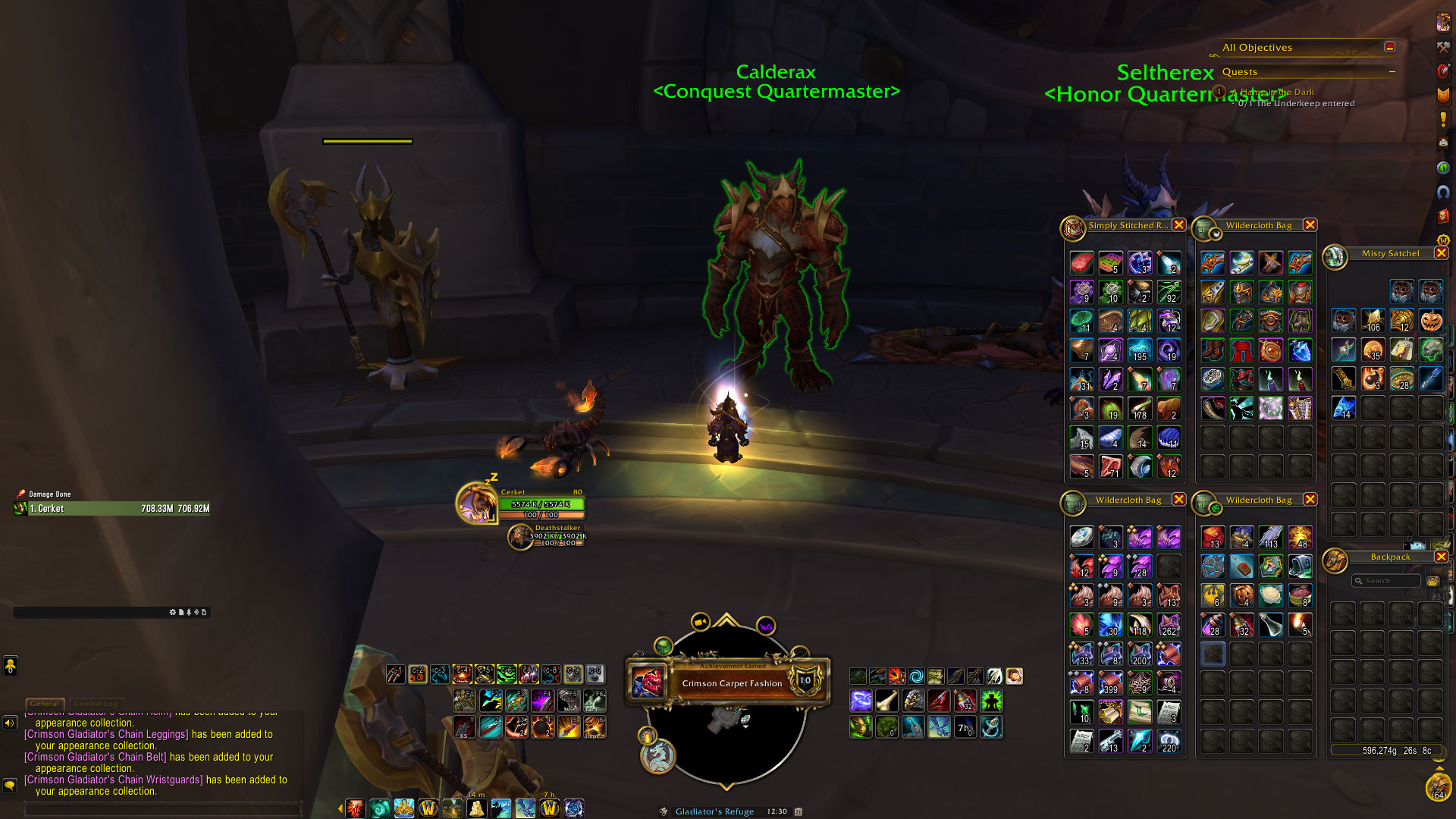The image size is (1456, 819).
Task: Open the calendar icon beside the clock
Action: click(799, 811)
